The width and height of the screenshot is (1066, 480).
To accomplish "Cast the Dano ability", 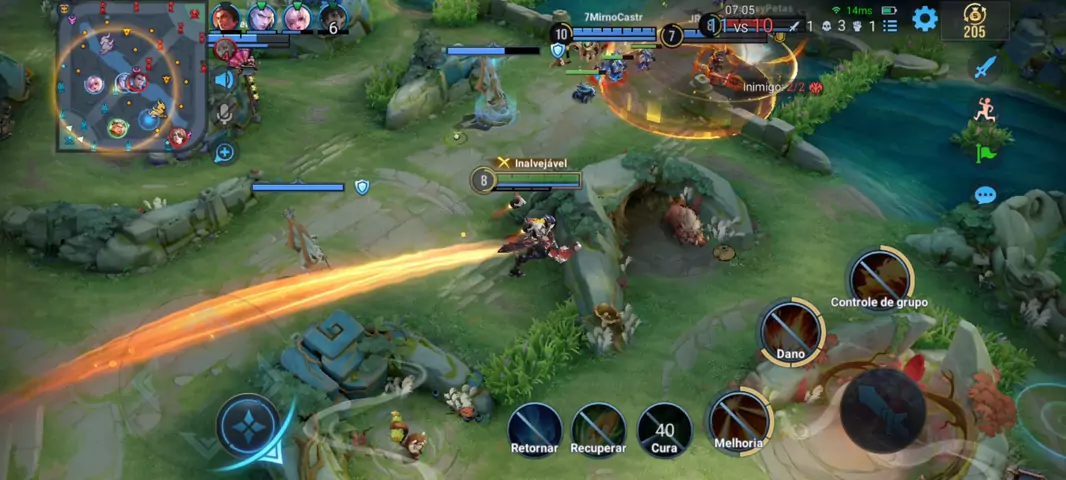I will (791, 331).
